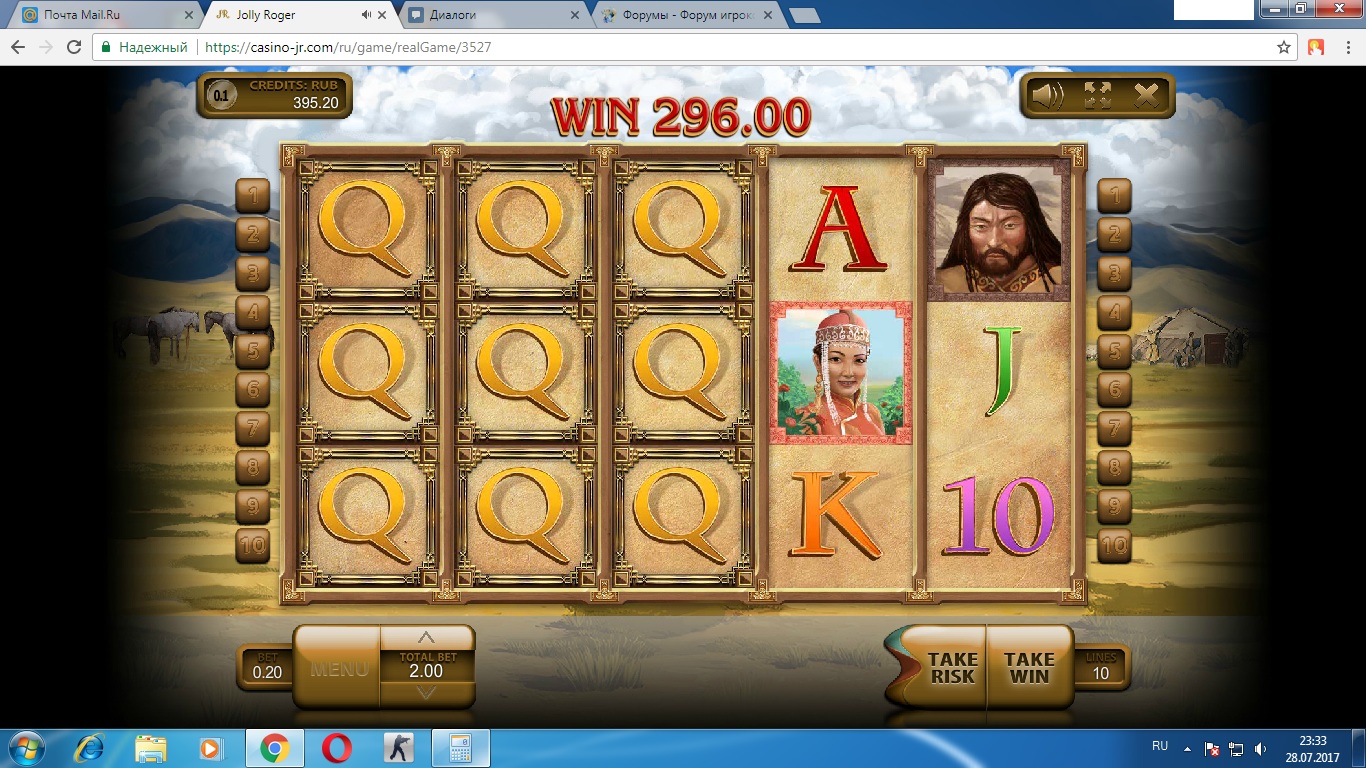The image size is (1366, 768).
Task: Close the game with X icon
Action: [x=1146, y=96]
